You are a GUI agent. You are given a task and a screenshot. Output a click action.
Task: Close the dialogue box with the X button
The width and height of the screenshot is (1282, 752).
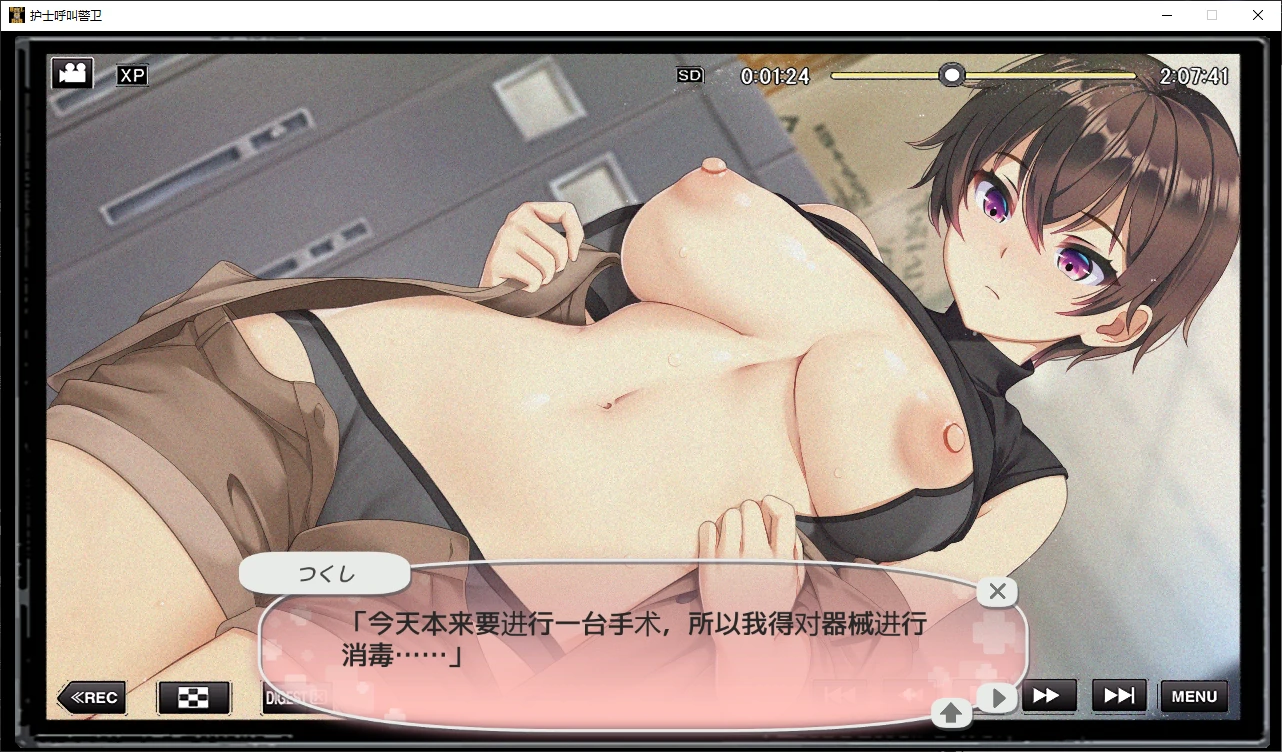(996, 591)
